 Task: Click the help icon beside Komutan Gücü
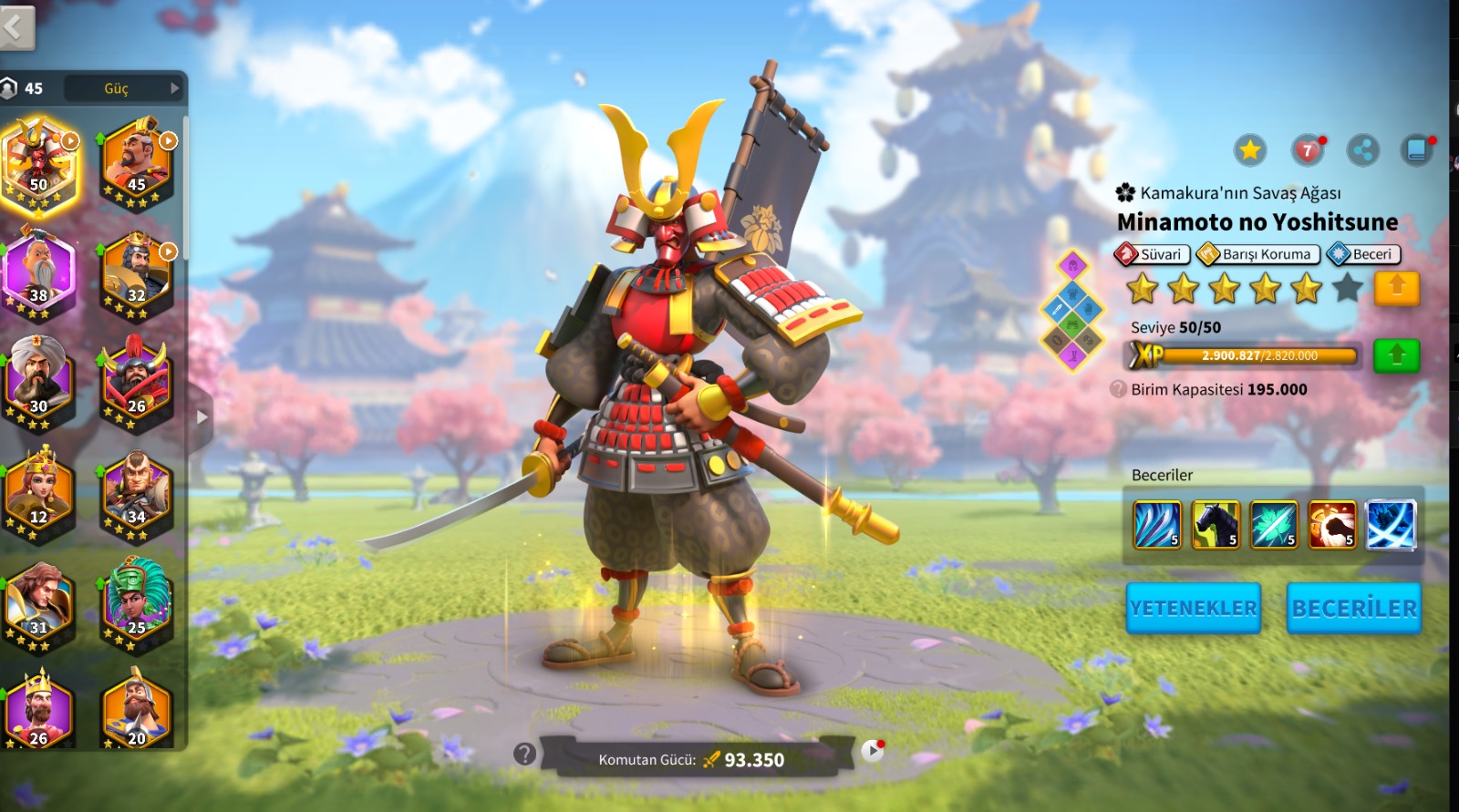[x=524, y=754]
